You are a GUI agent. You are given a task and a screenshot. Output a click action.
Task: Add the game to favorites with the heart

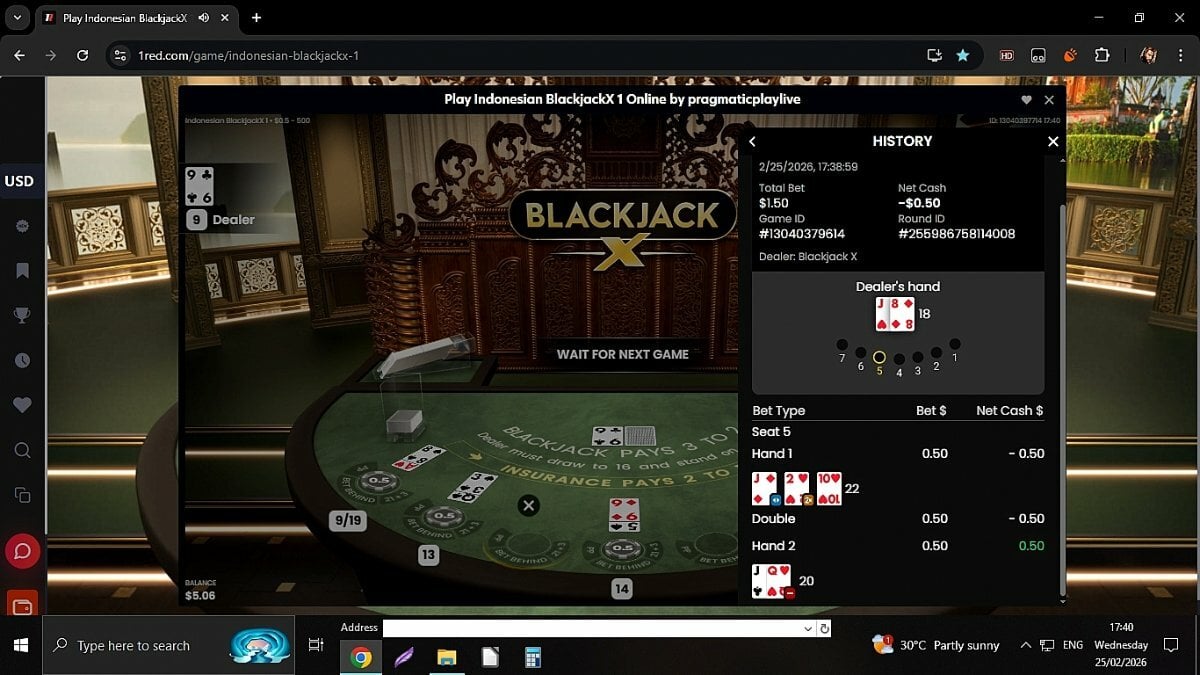coord(1026,100)
